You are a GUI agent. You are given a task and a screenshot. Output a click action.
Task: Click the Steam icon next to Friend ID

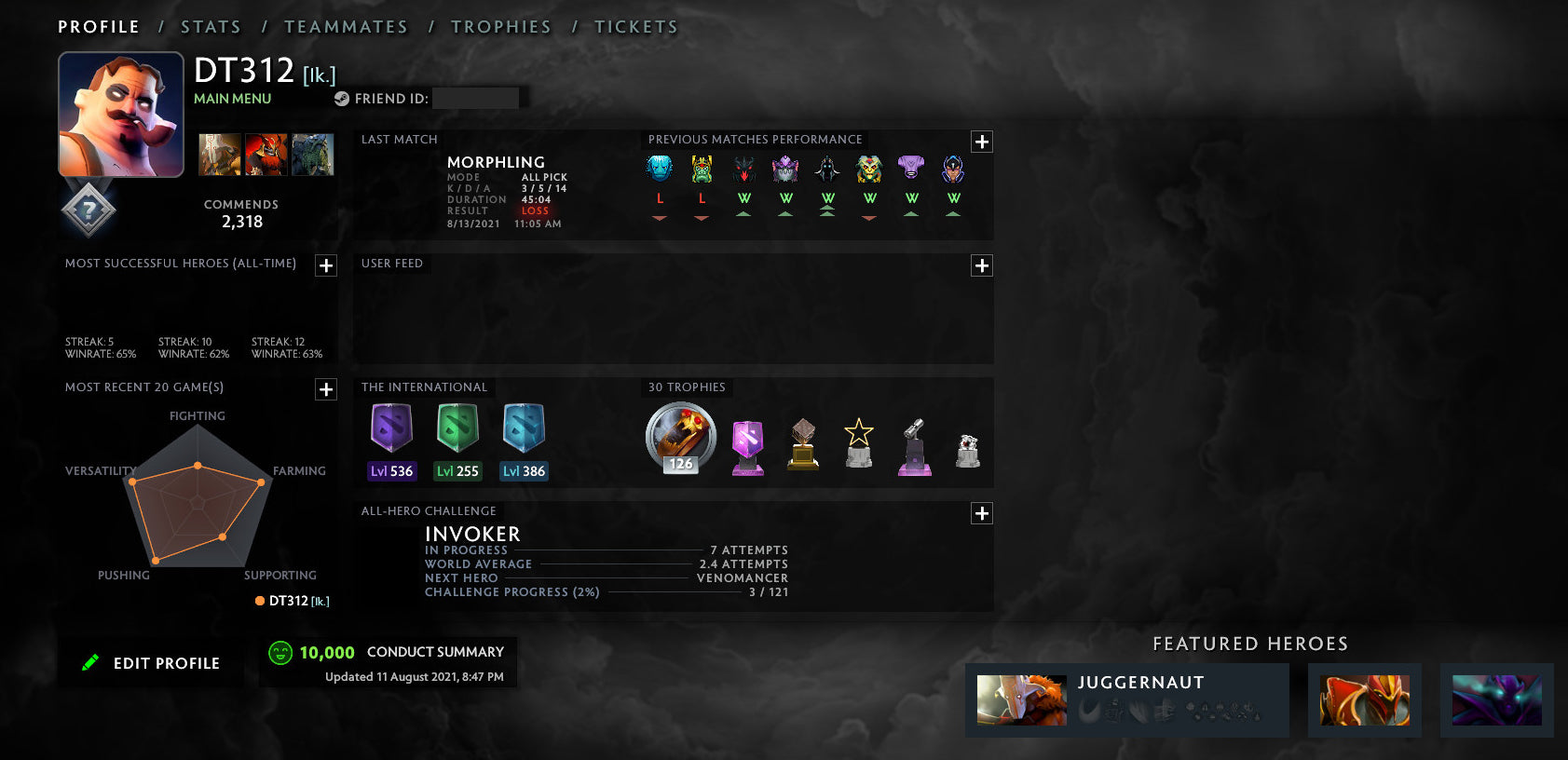(x=342, y=97)
